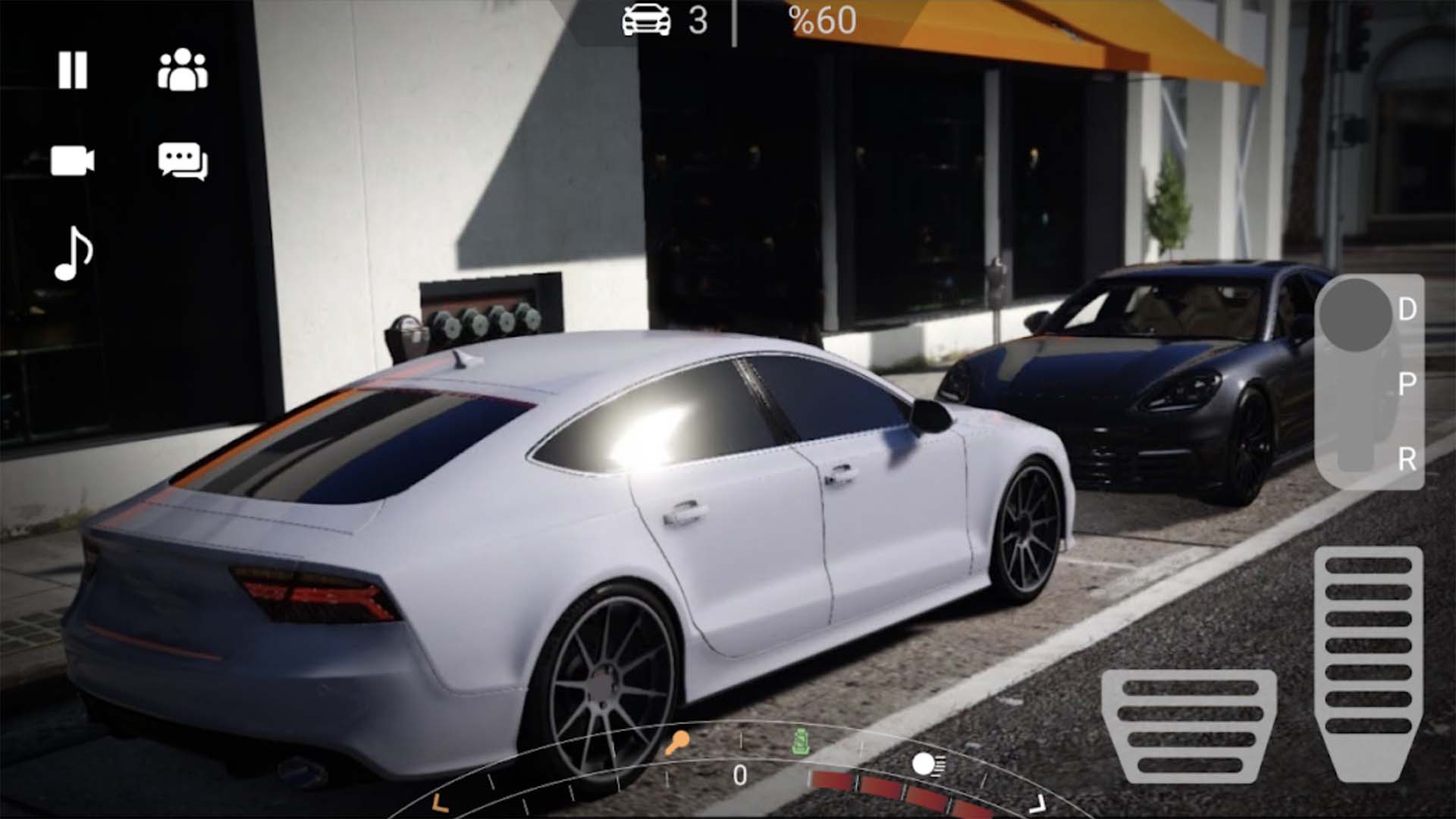Open the multiplayer players list icon
This screenshot has width=1456, height=819.
(183, 71)
